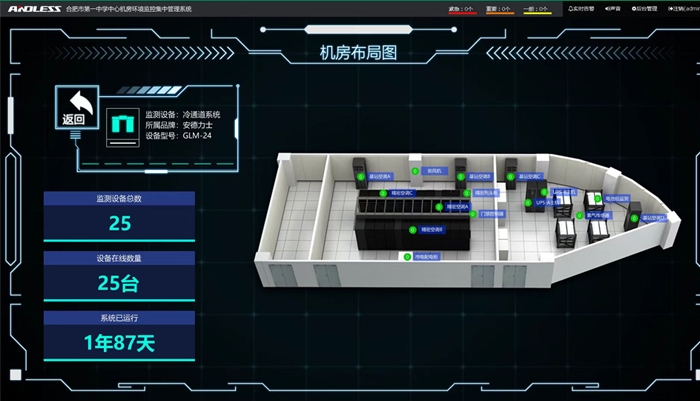The width and height of the screenshot is (700, 401).
Task: Open 后台管理 backend management
Action: [x=645, y=8]
